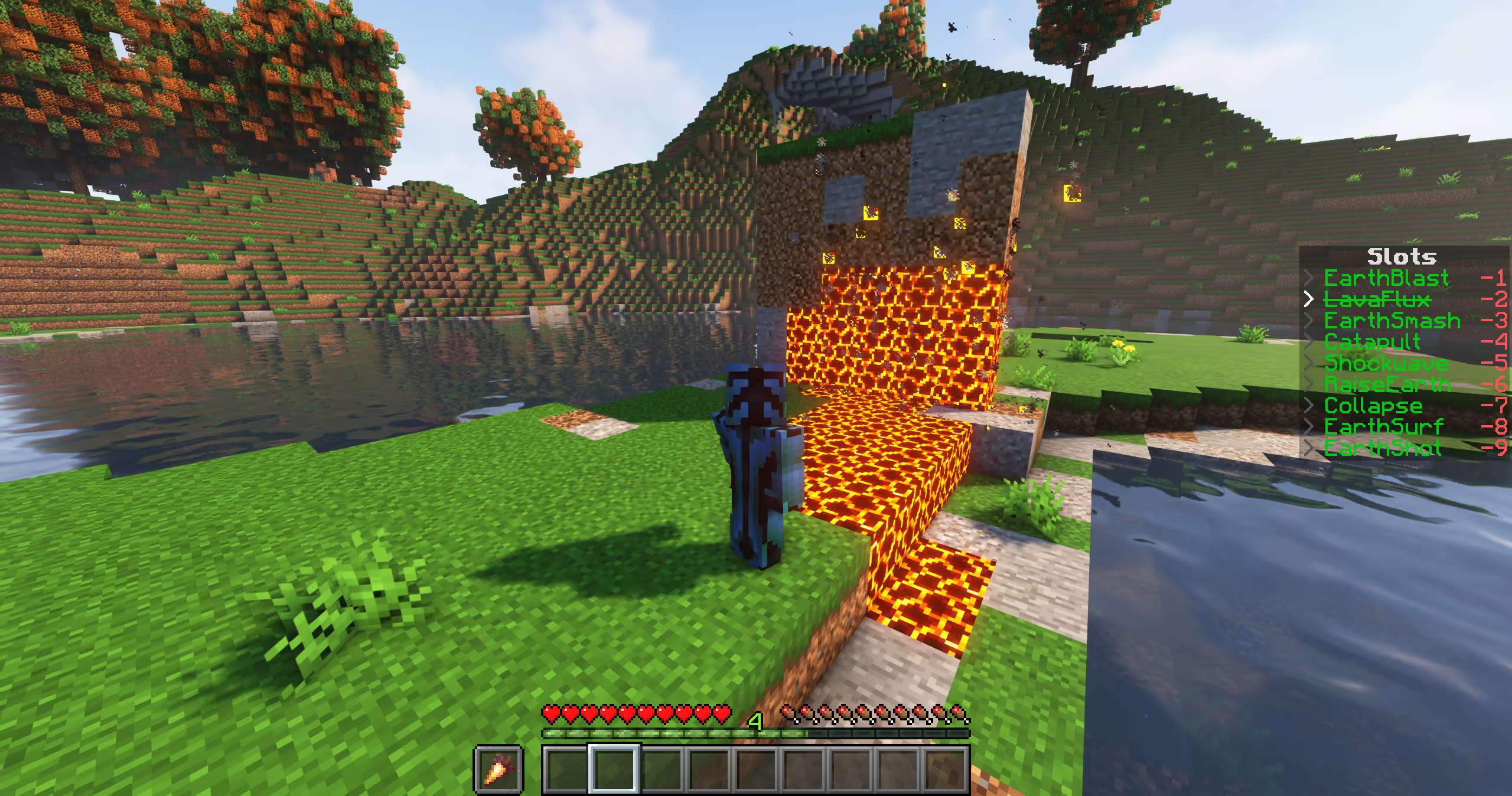The width and height of the screenshot is (1512, 796).
Task: Select the Collapse ability entry
Action: (1373, 406)
